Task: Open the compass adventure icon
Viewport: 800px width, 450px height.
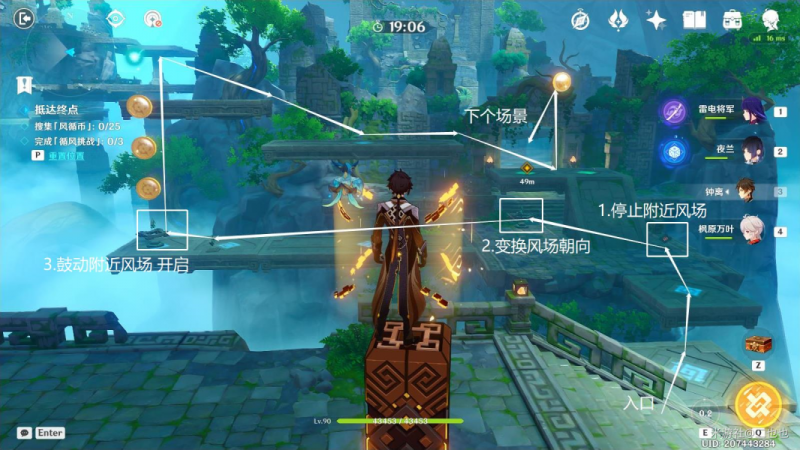Action: click(580, 19)
